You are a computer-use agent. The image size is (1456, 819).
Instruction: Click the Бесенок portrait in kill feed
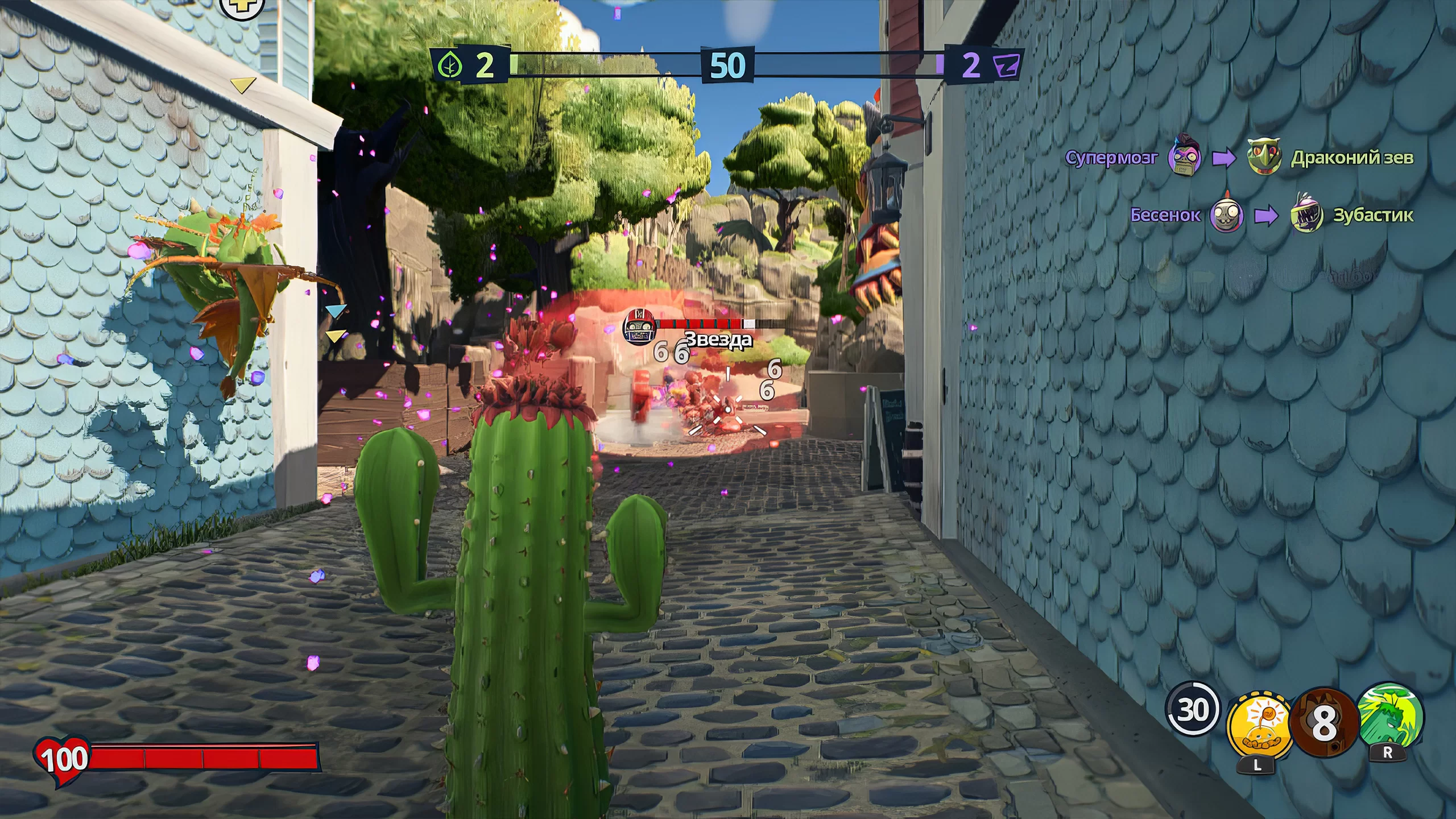1226,216
